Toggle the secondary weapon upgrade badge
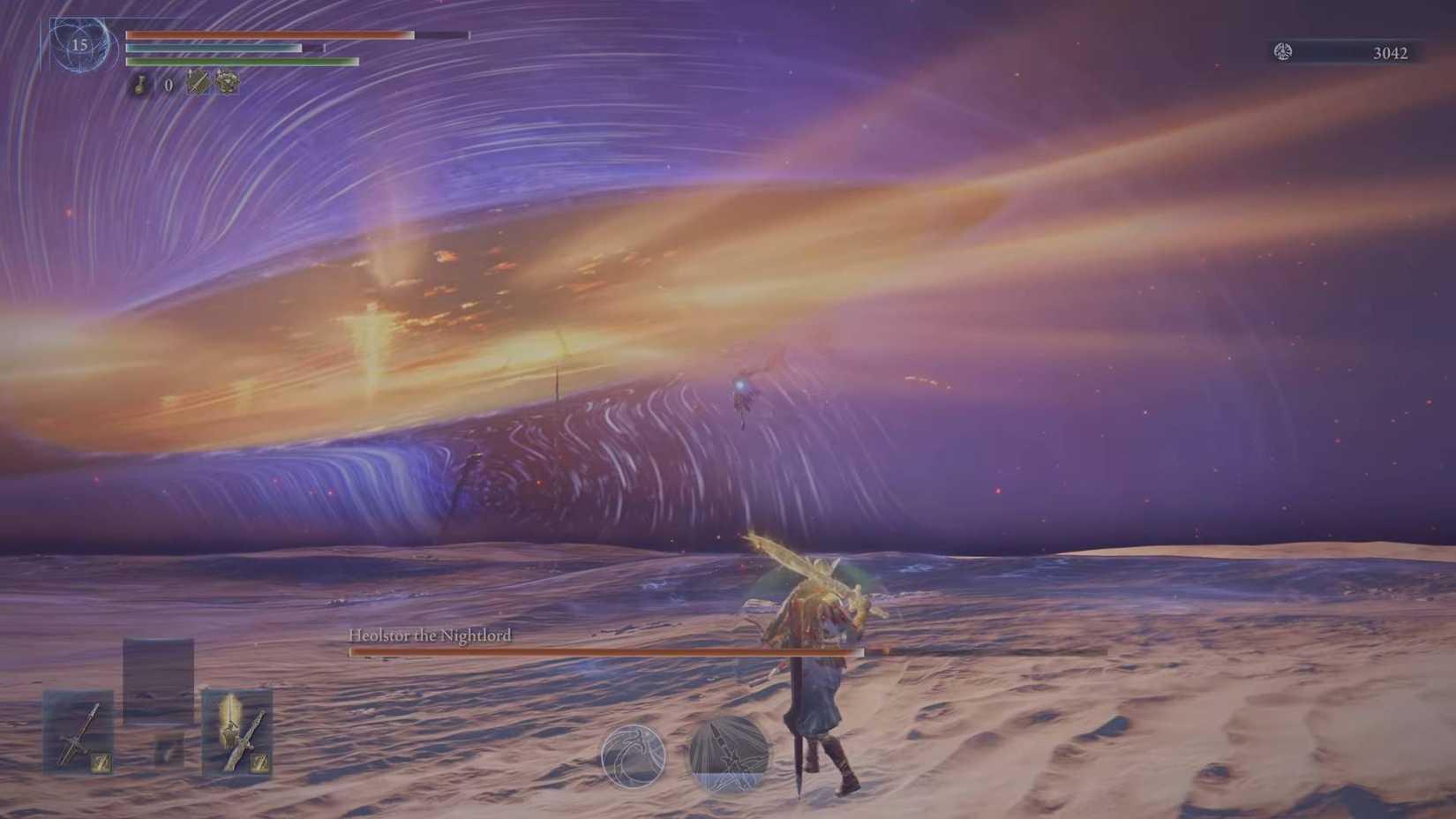The width and height of the screenshot is (1456, 819). (260, 763)
